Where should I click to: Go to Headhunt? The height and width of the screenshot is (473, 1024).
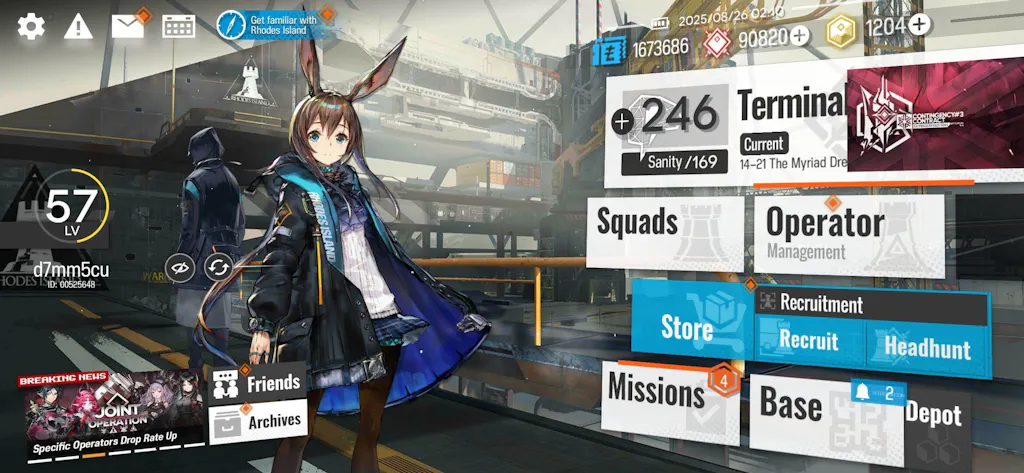click(x=927, y=346)
